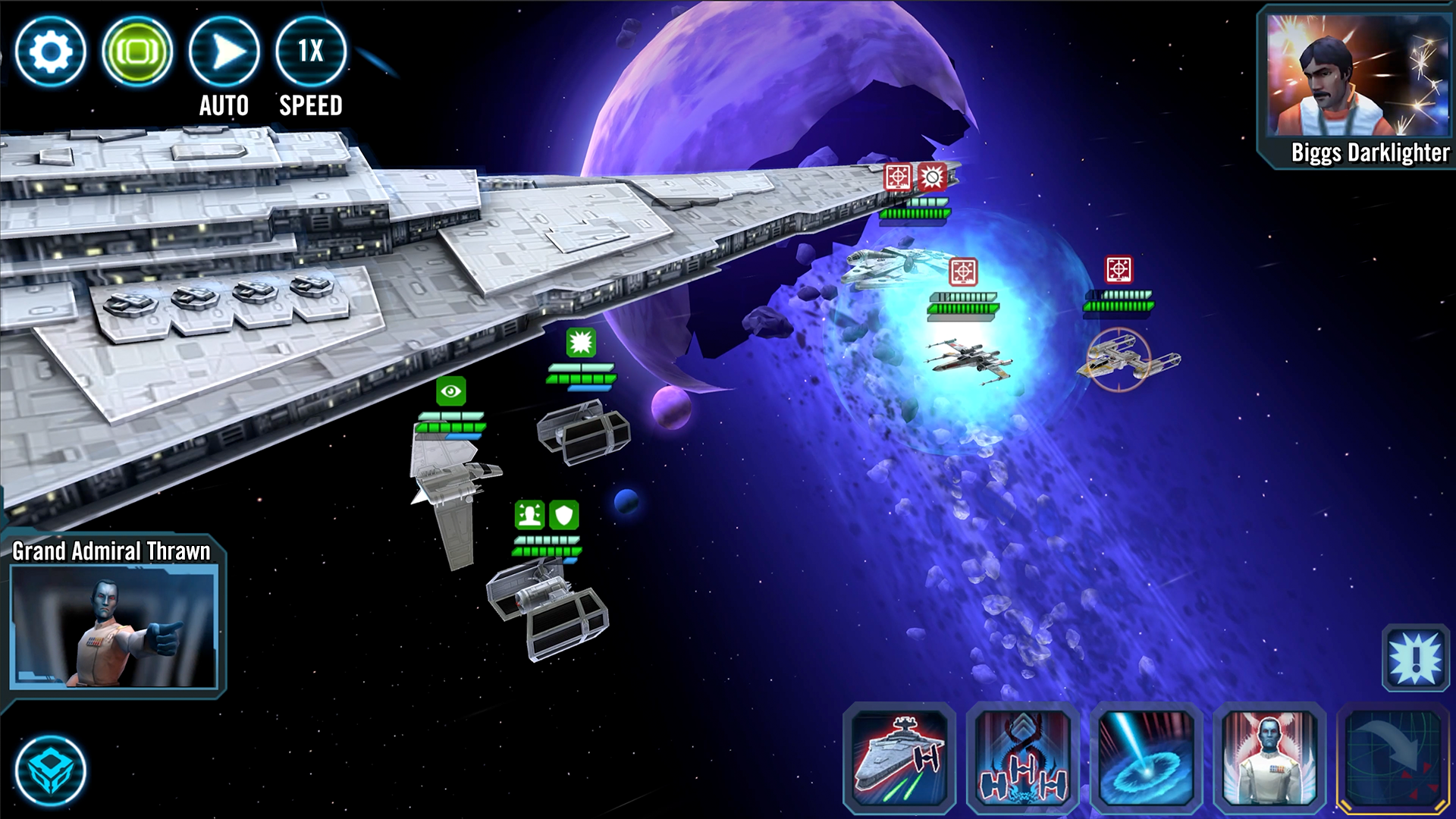1456x819 pixels.
Task: Select Grand Admiral Thrawn commander portrait
Action: pos(115,626)
